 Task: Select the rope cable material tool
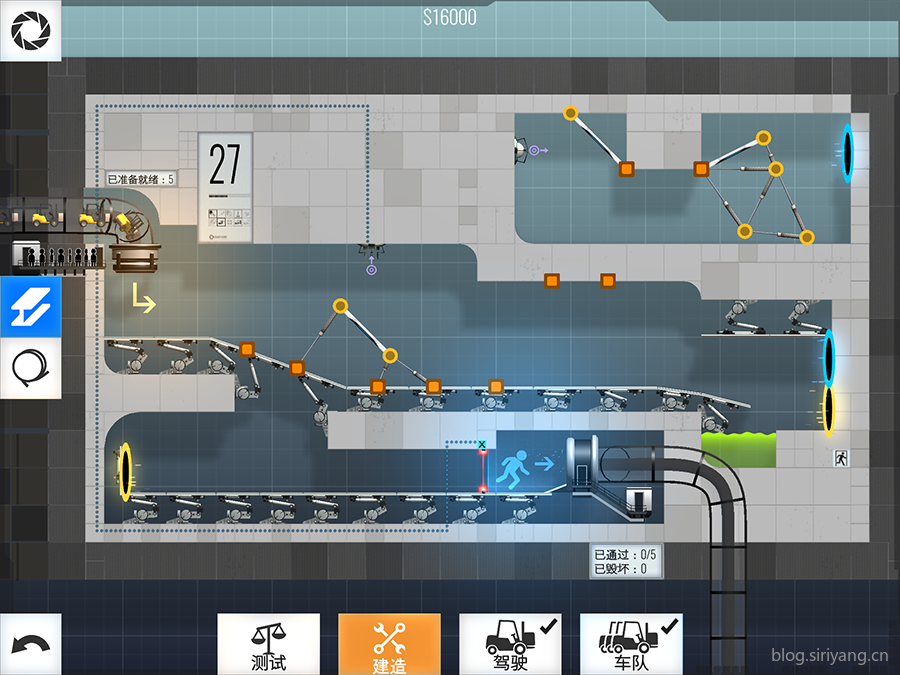click(30, 368)
